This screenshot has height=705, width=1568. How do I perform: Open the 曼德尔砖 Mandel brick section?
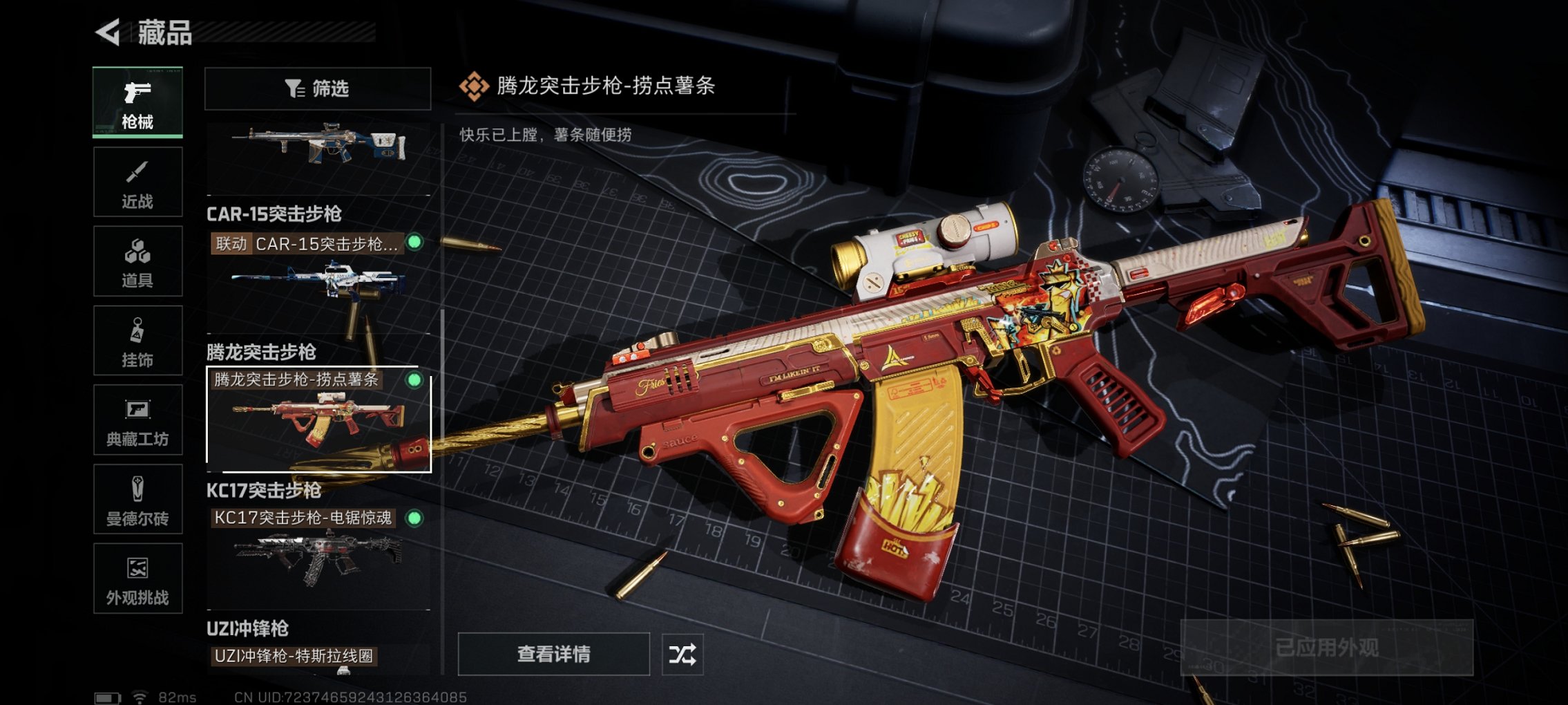coord(137,500)
